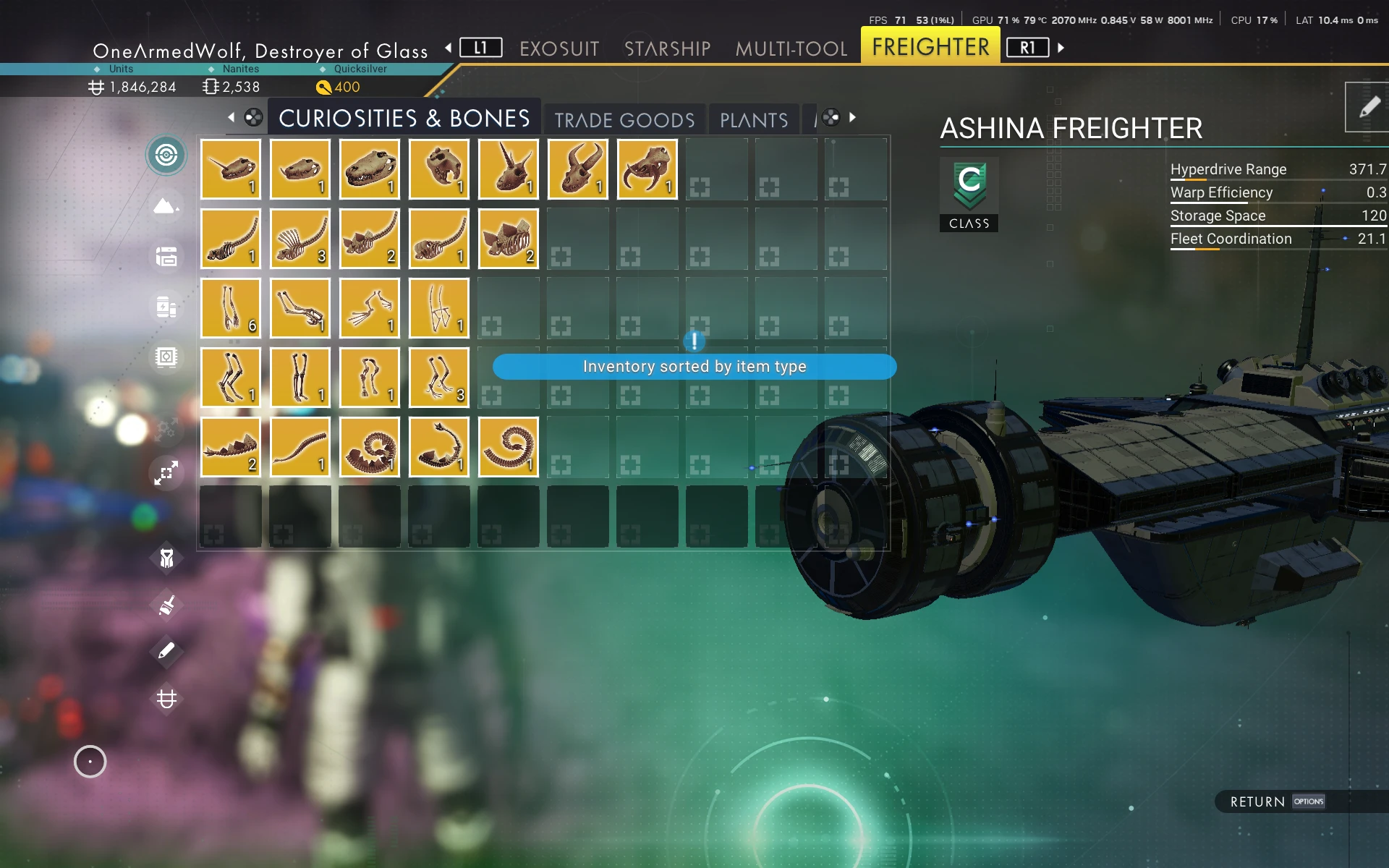Click the highlighted circular target sidebar icon
The width and height of the screenshot is (1389, 868).
tap(166, 155)
